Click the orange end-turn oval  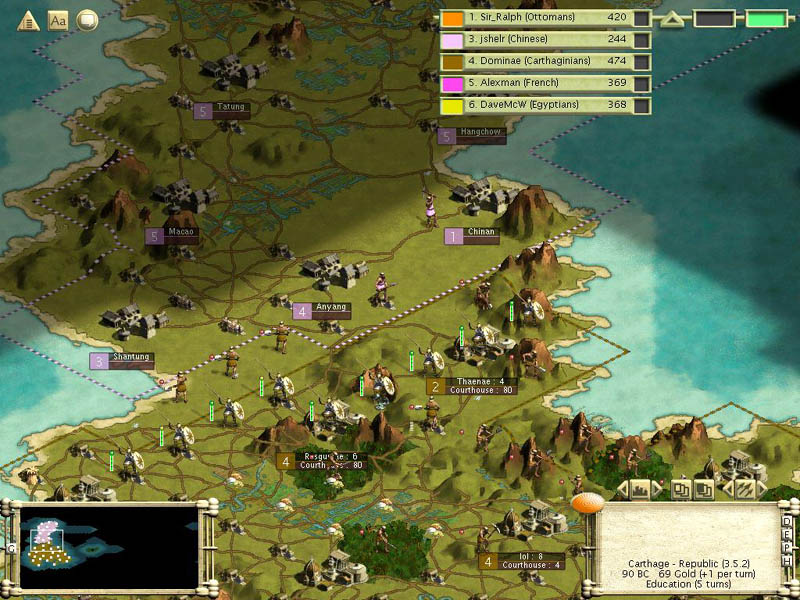587,502
